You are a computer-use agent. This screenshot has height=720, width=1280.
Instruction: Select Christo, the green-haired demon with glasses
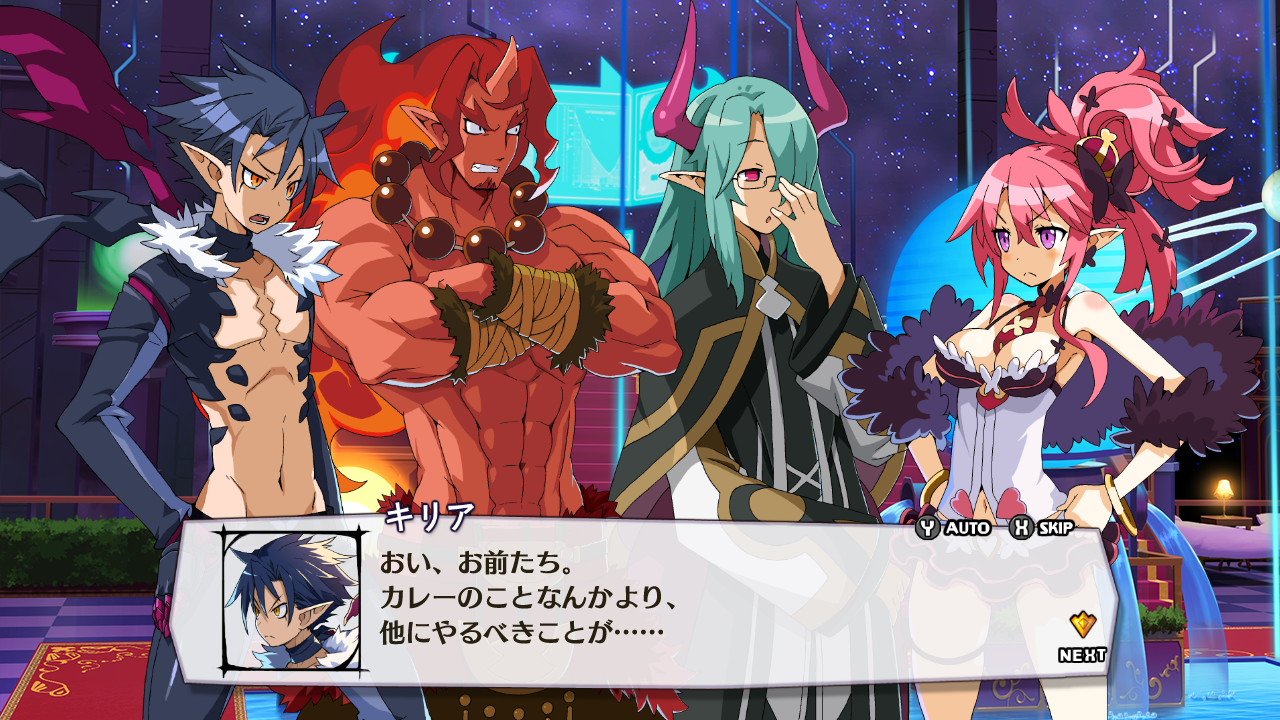760,300
